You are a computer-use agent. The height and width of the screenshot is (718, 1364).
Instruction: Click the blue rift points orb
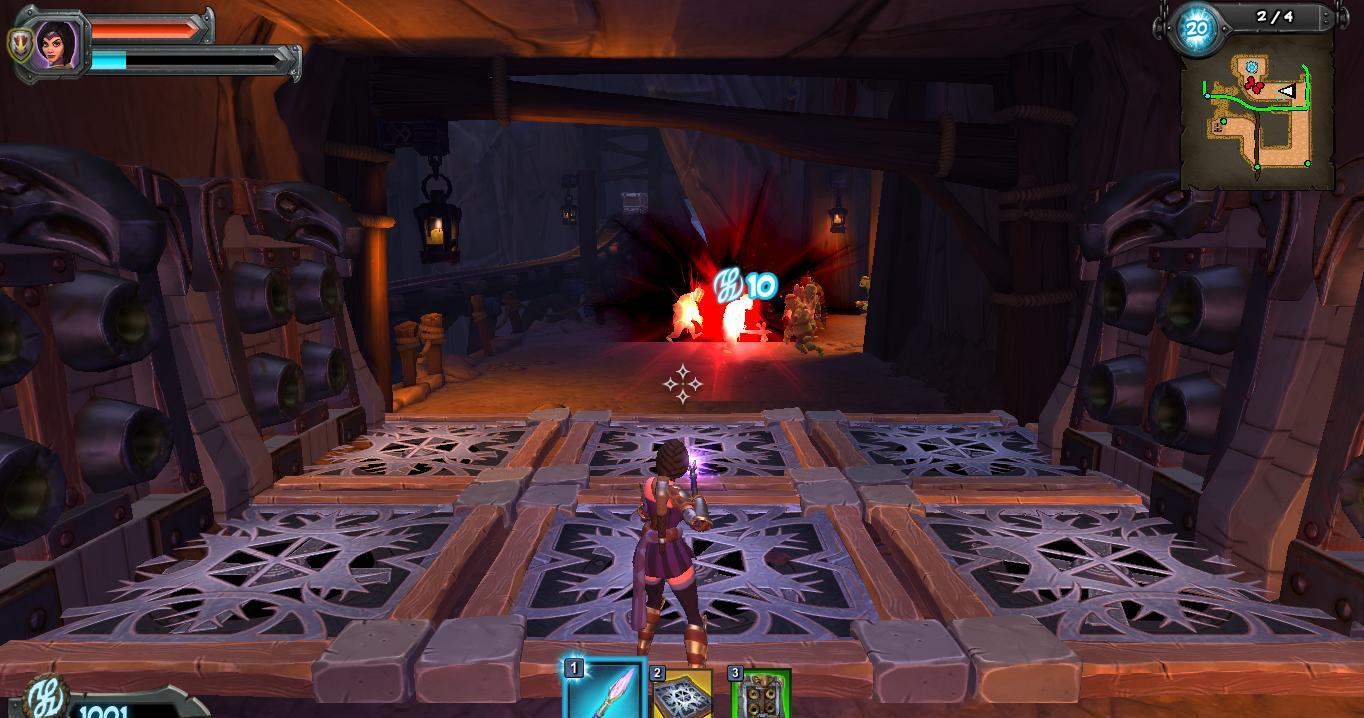pyautogui.click(x=1196, y=29)
